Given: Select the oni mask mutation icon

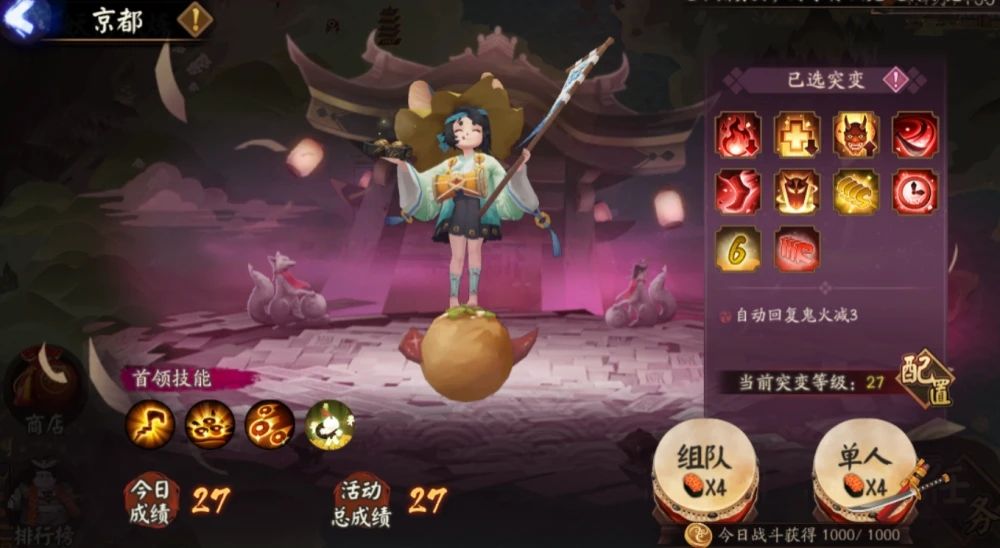Looking at the screenshot, I should point(856,135).
